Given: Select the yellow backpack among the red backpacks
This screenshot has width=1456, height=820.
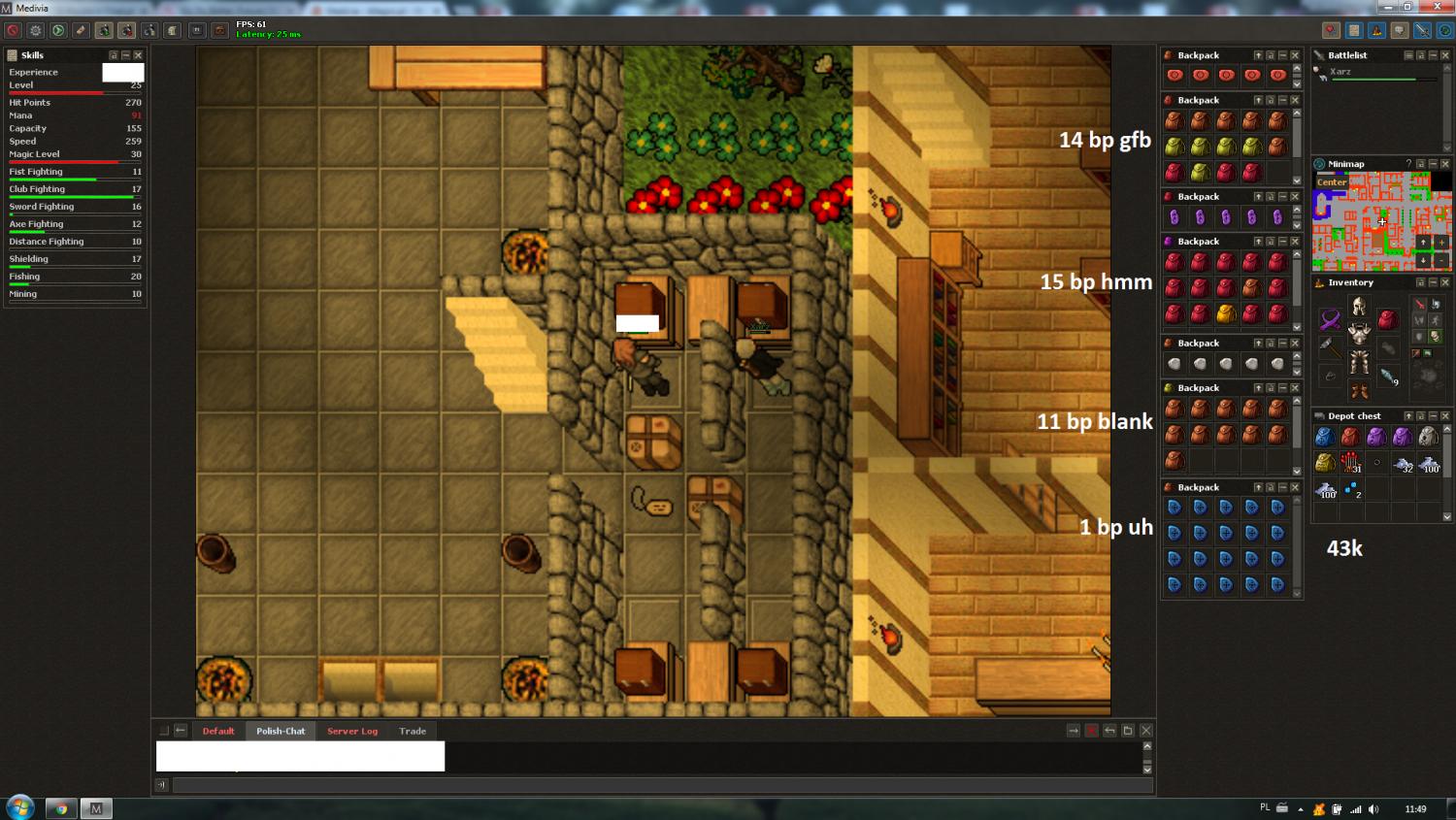Looking at the screenshot, I should (1226, 313).
